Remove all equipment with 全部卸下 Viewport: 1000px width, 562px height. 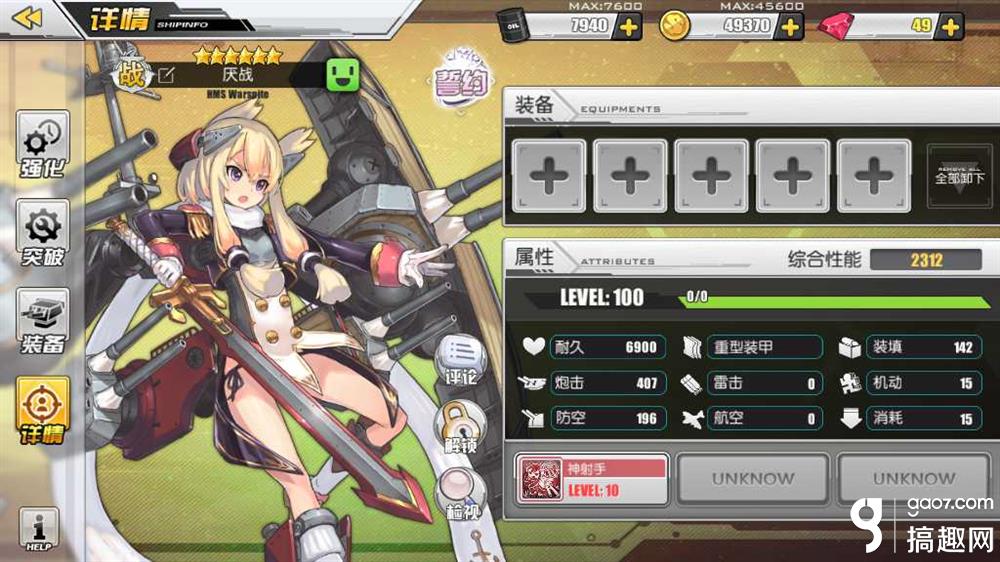click(x=960, y=177)
